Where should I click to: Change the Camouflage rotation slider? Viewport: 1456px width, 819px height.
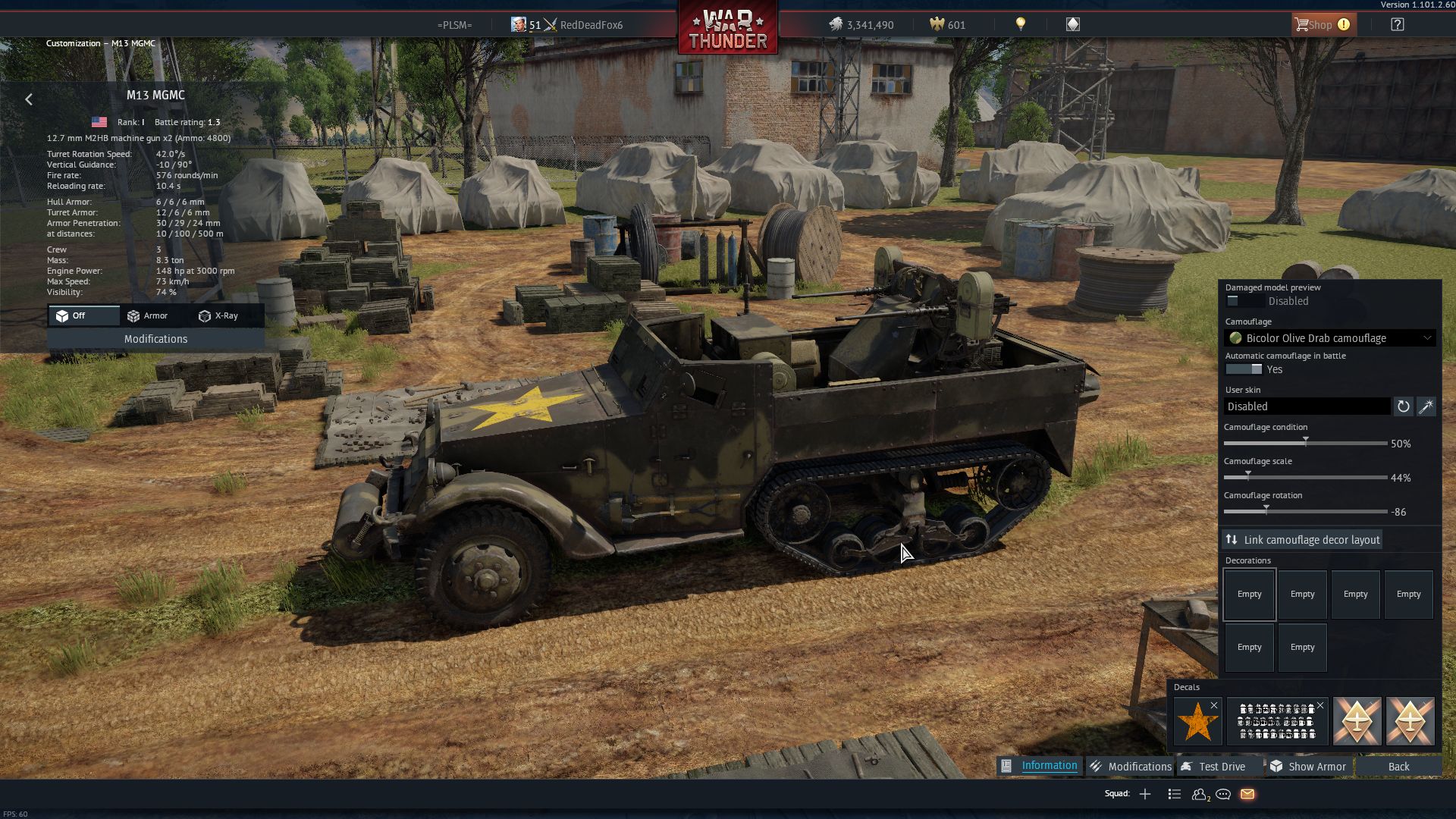click(1266, 511)
